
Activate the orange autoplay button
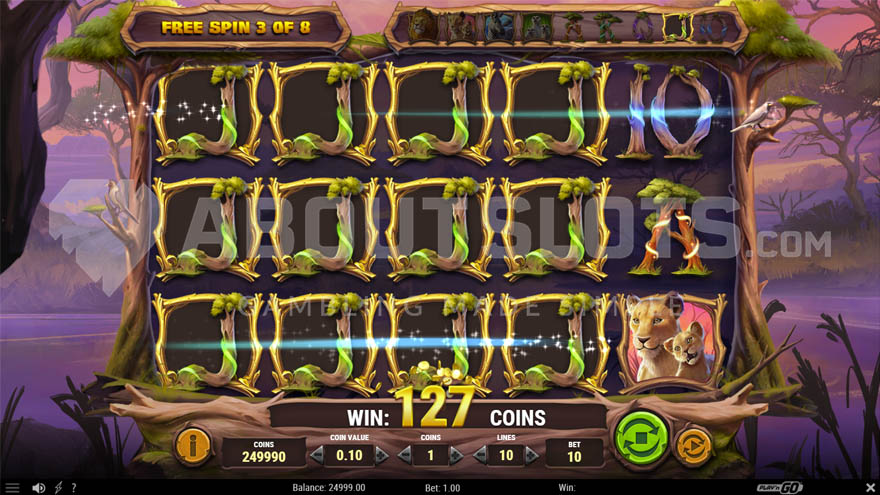[693, 446]
